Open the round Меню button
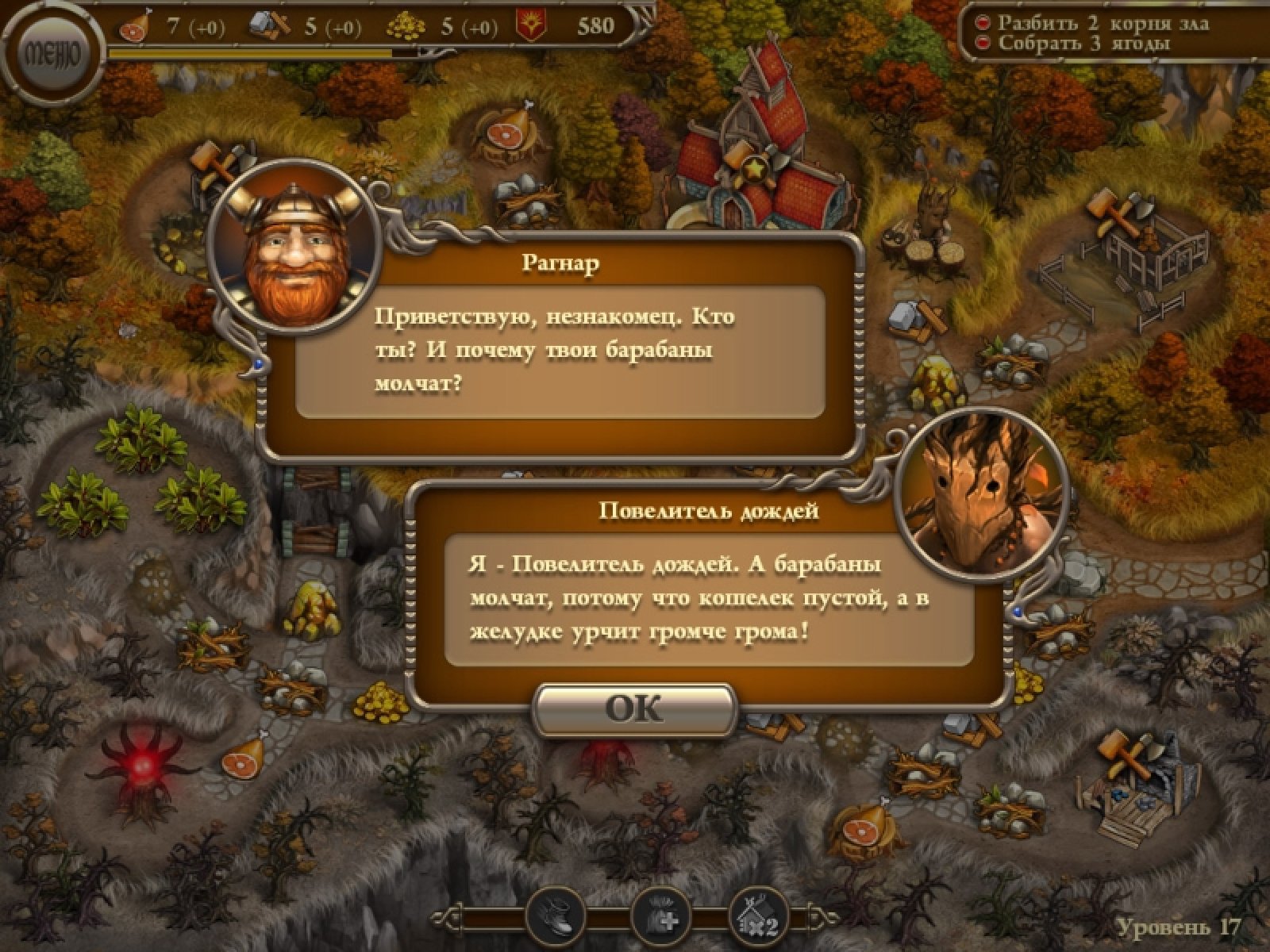This screenshot has width=1270, height=952. 52,56
